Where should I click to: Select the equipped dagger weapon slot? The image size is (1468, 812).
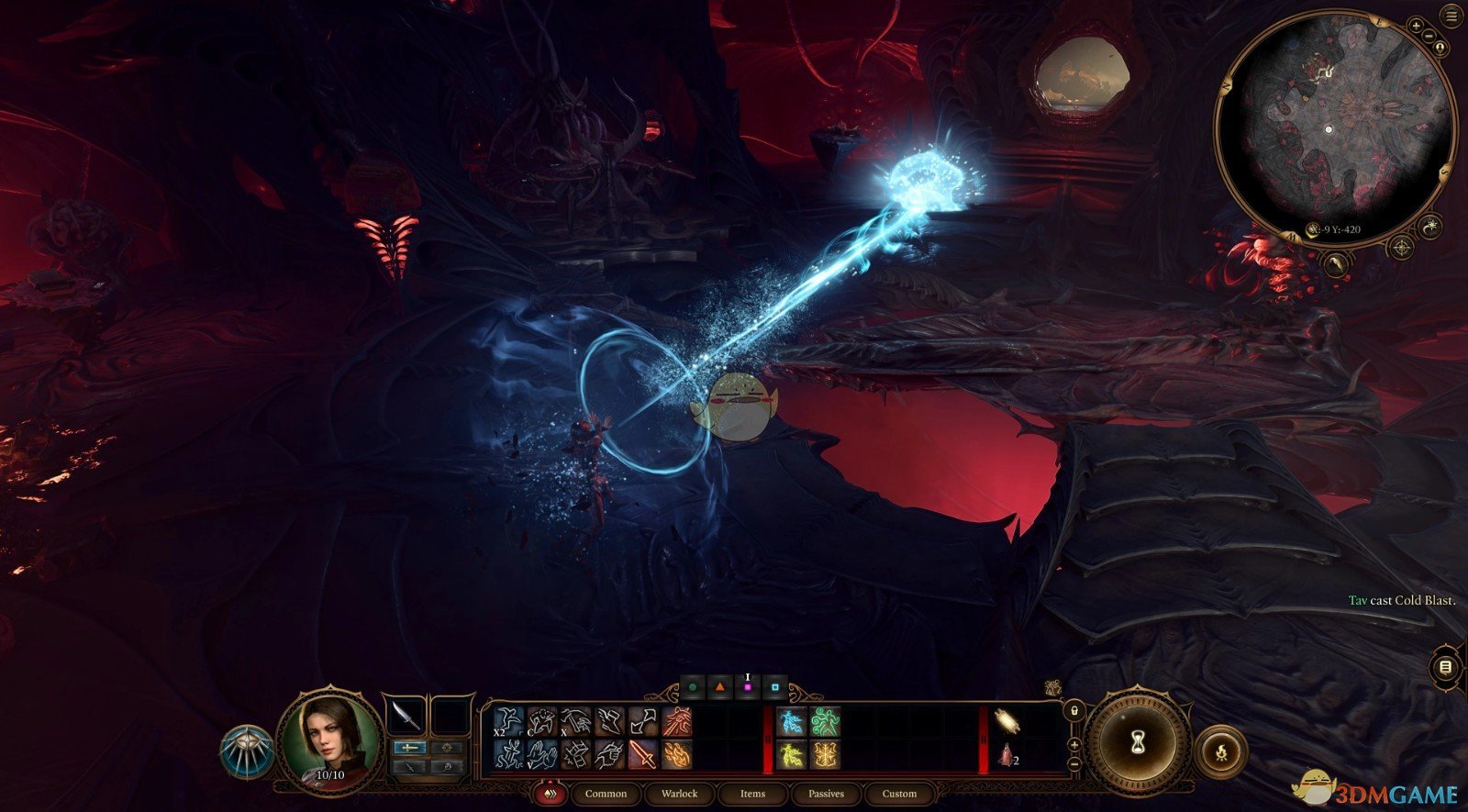pos(406,716)
